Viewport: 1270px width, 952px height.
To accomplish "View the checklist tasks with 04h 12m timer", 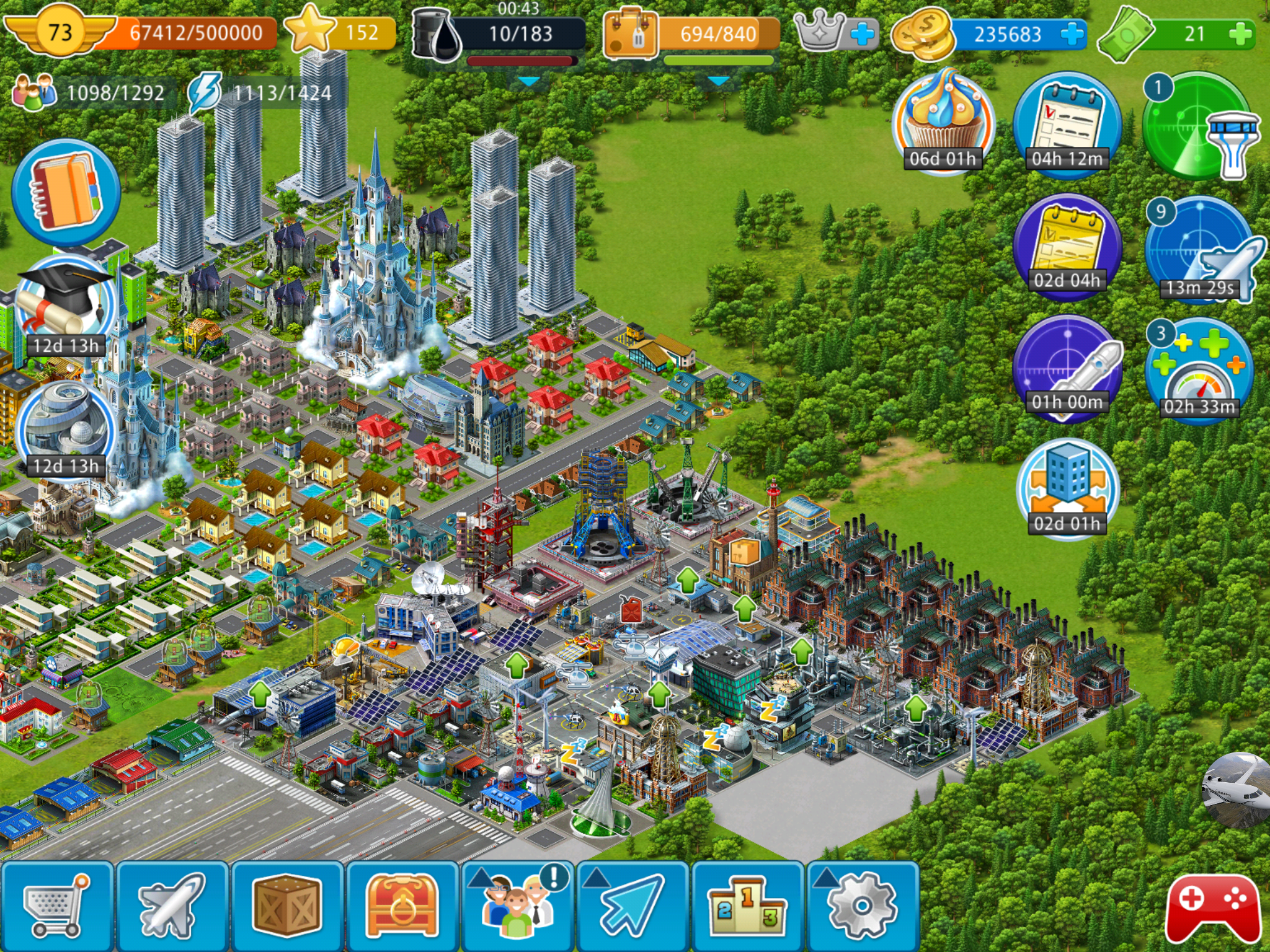I will (1067, 124).
